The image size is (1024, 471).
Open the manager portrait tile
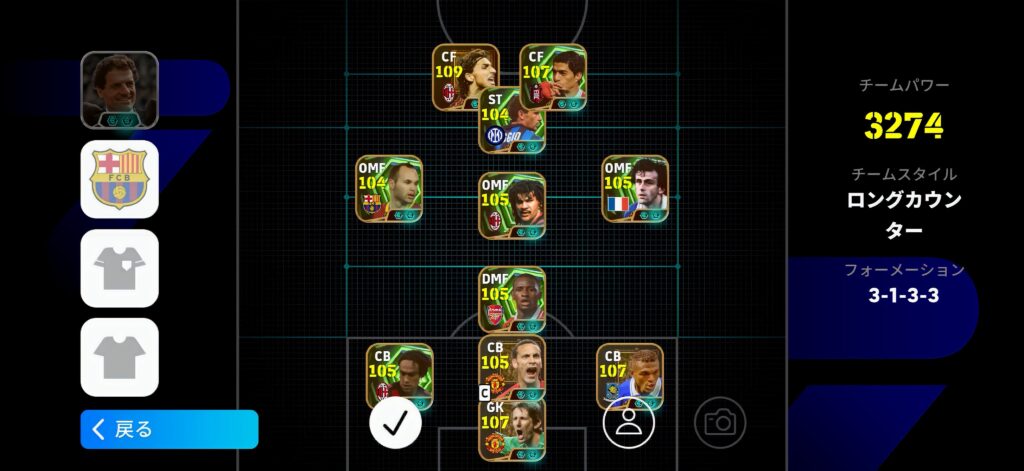pyautogui.click(x=120, y=90)
